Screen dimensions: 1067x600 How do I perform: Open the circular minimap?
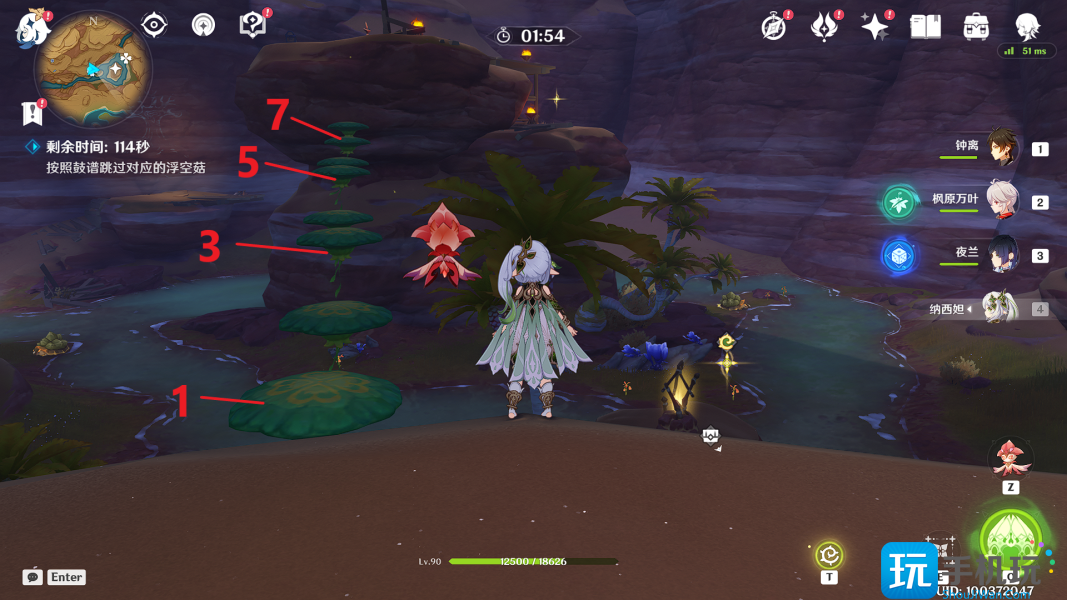pyautogui.click(x=93, y=68)
